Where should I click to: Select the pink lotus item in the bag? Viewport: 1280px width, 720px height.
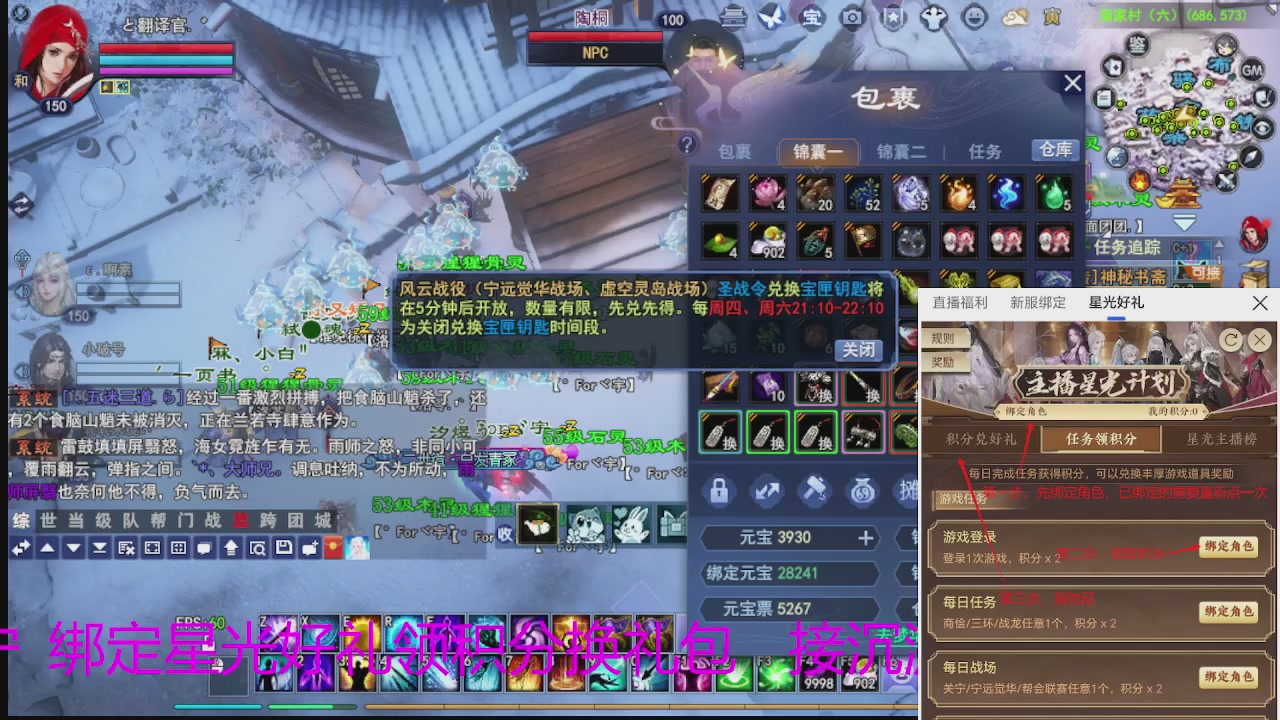[x=768, y=194]
